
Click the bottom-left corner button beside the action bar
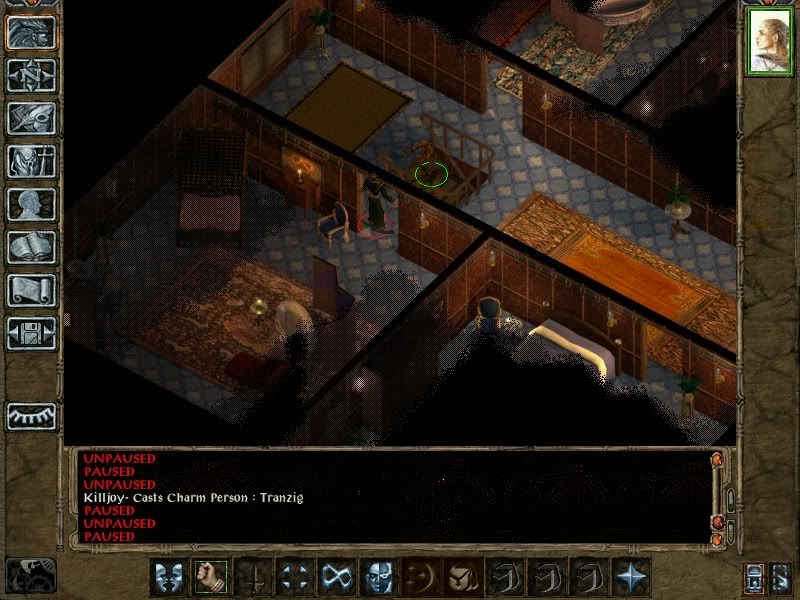[x=30, y=575]
